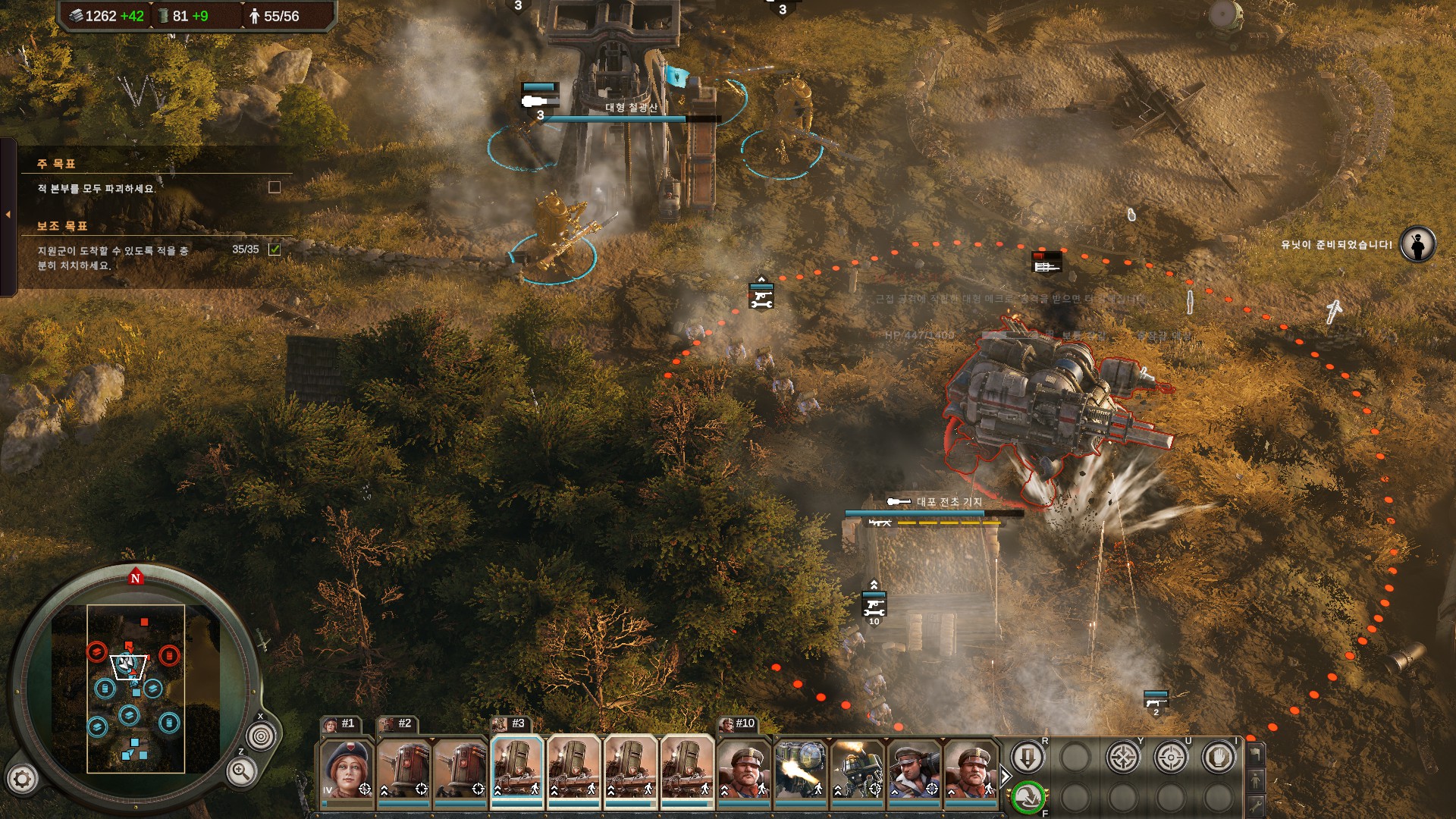Image resolution: width=1456 pixels, height=819 pixels.
Task: Click the minimap magnifier zoom button
Action: (240, 772)
